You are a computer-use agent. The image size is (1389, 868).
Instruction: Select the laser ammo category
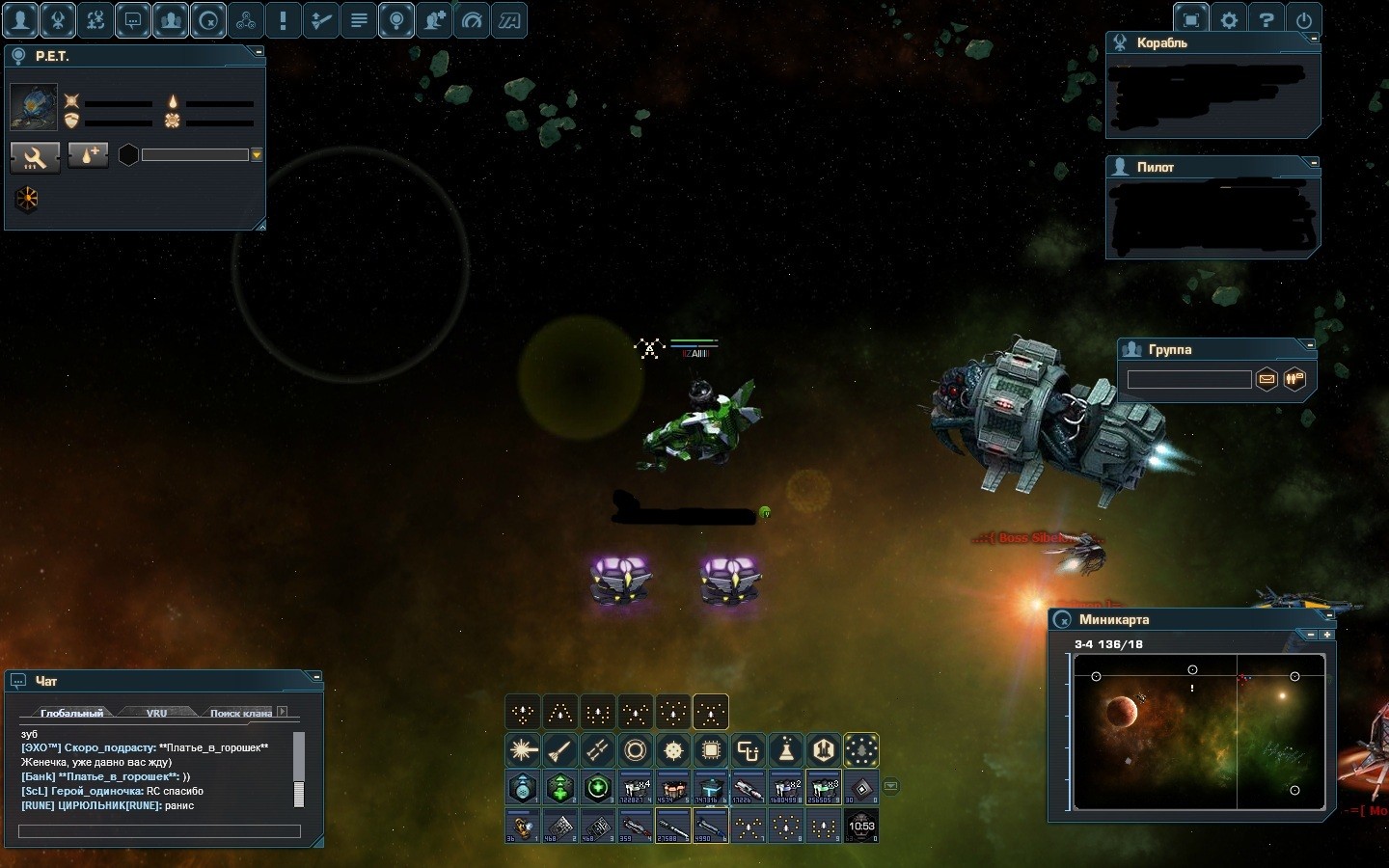point(523,749)
